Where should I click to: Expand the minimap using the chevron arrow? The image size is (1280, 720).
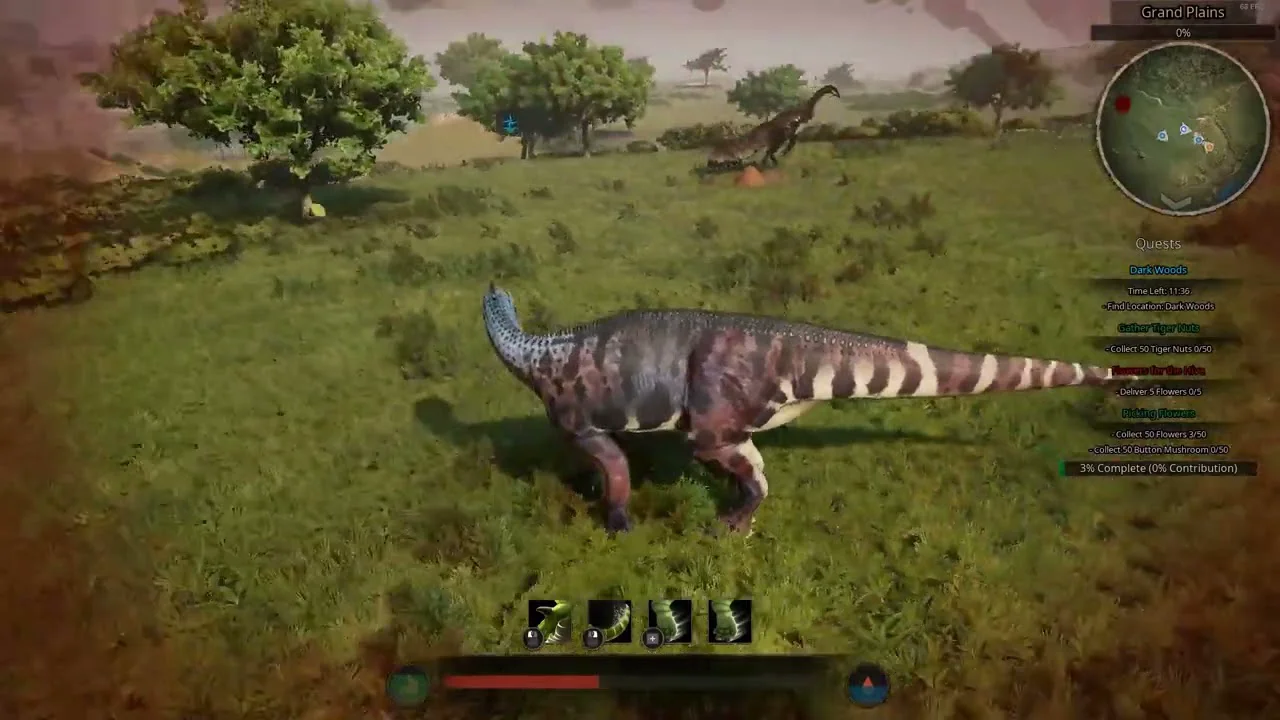1176,203
